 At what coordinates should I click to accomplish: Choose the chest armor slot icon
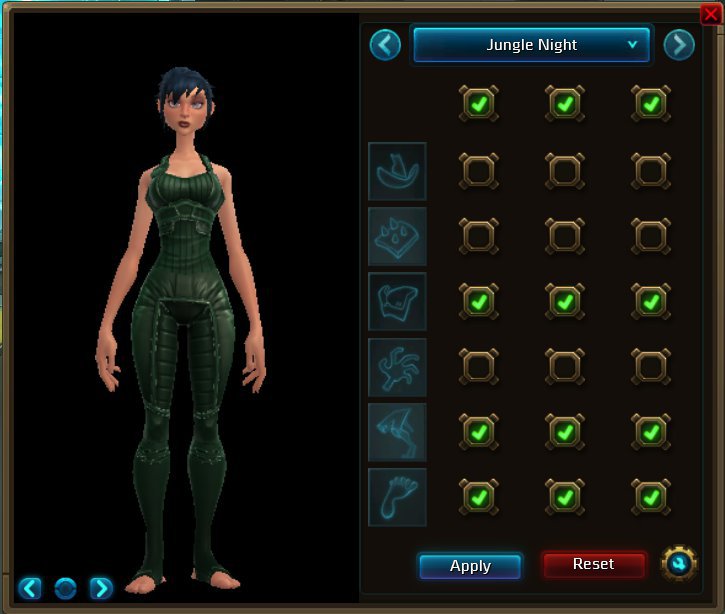(x=397, y=301)
